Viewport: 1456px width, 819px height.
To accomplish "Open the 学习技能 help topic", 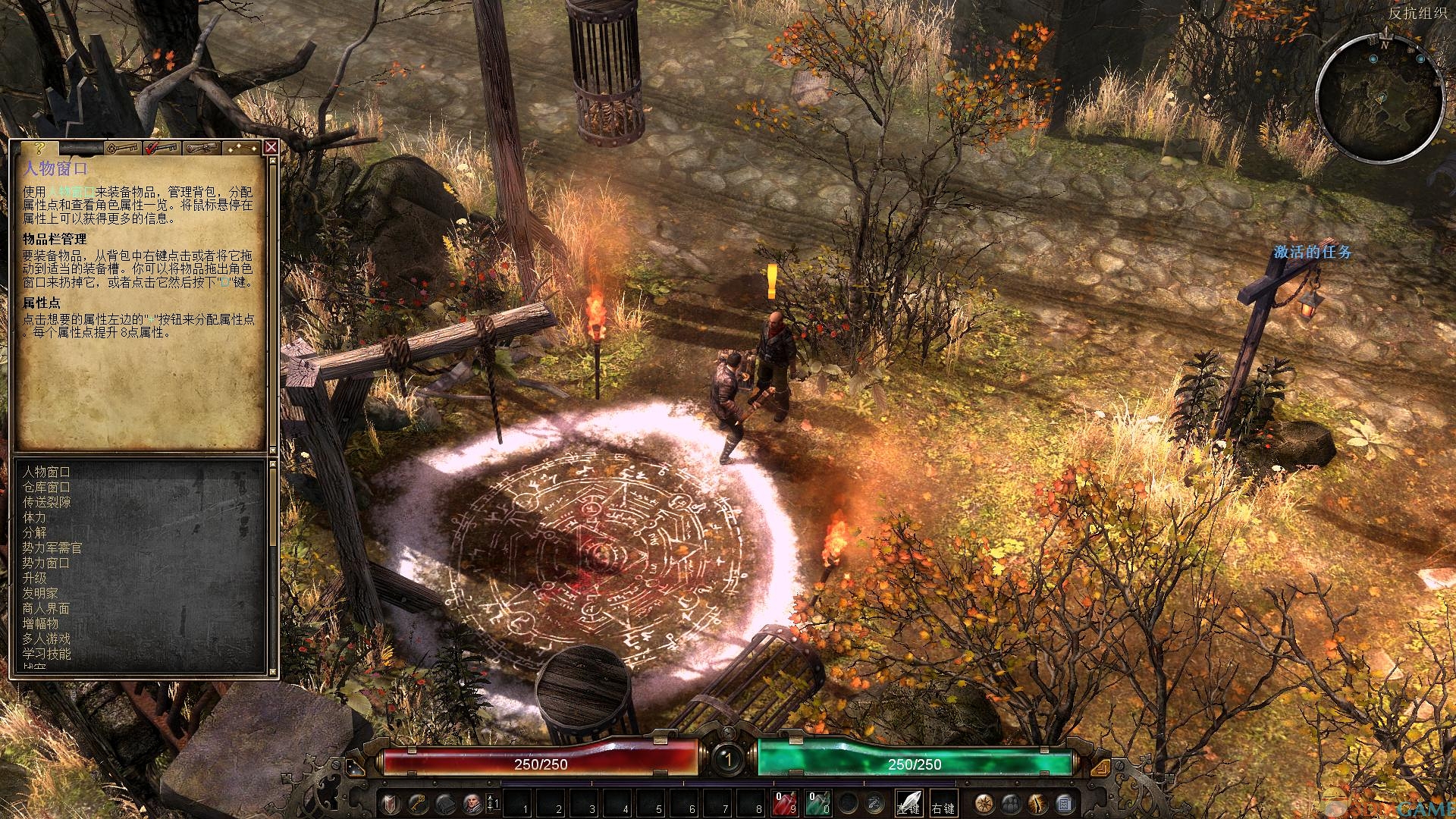I will (46, 654).
